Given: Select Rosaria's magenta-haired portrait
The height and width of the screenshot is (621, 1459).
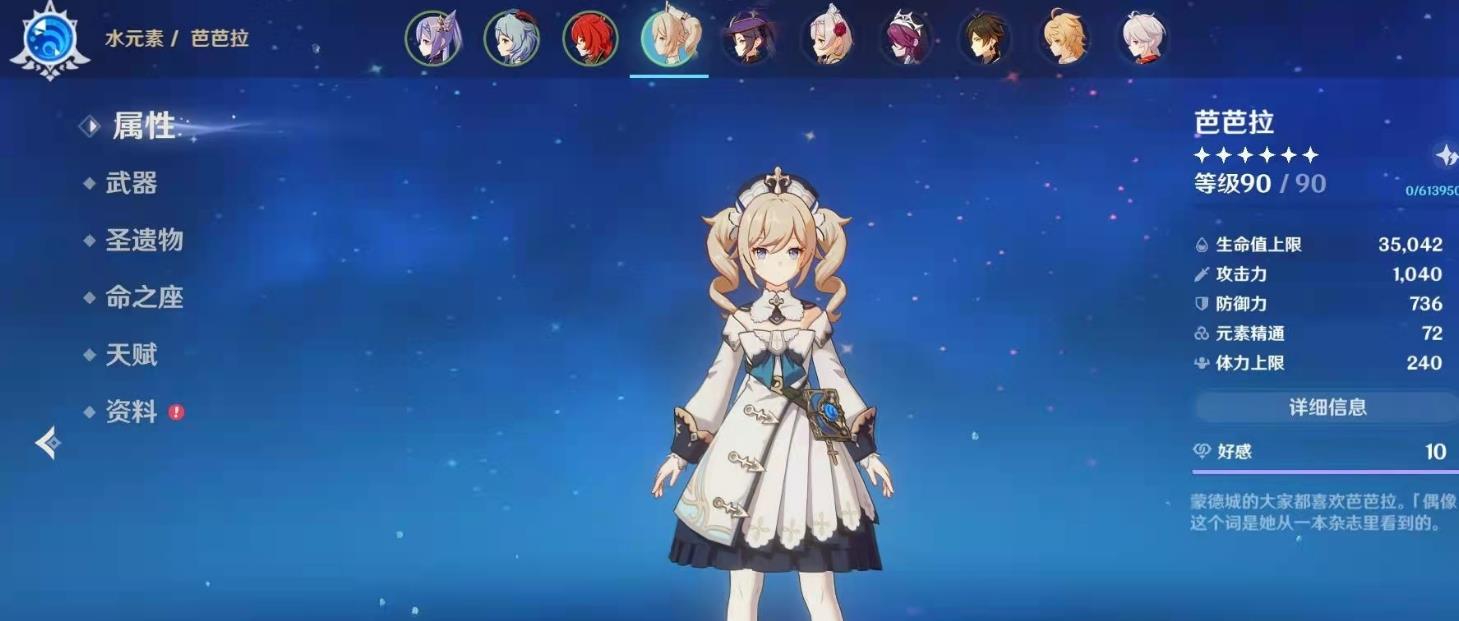Looking at the screenshot, I should [906, 39].
